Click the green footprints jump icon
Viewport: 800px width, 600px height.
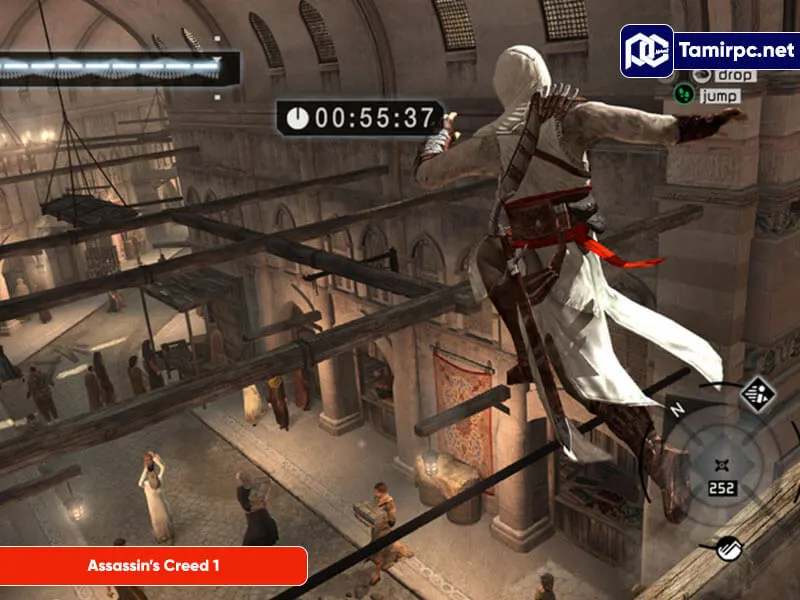tap(684, 95)
